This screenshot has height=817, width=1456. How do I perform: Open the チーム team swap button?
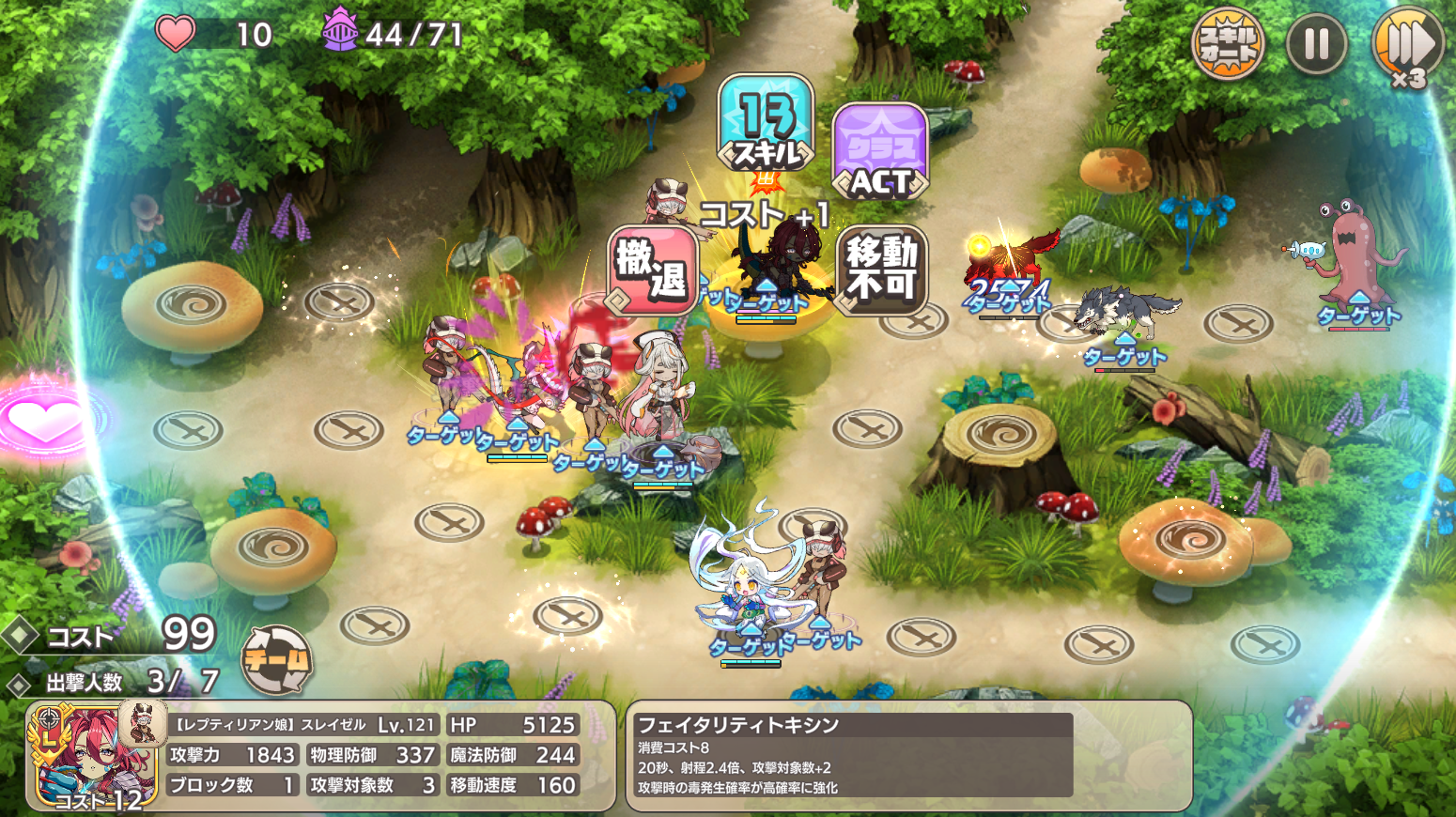(x=276, y=660)
